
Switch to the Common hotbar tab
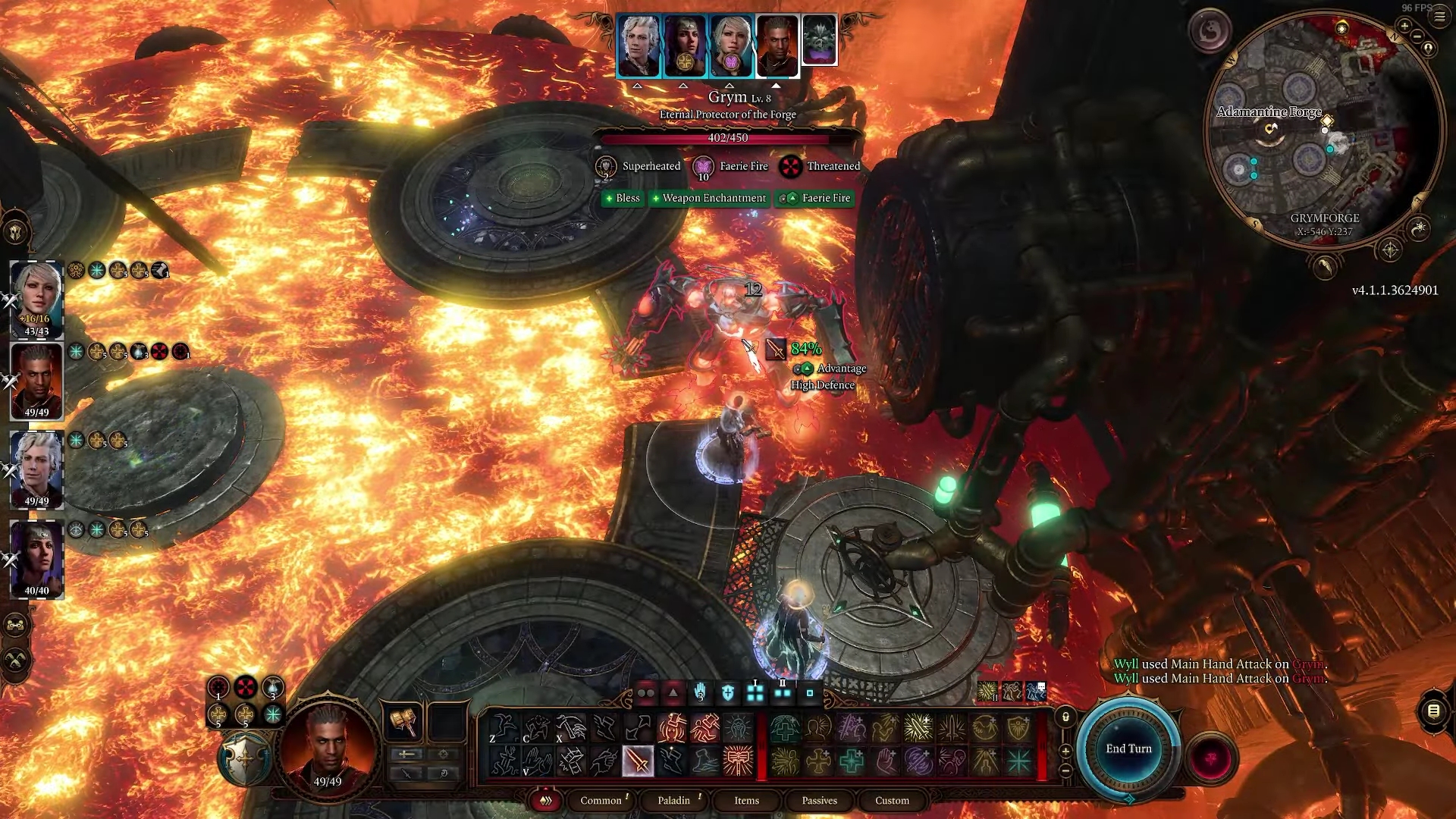tap(601, 800)
